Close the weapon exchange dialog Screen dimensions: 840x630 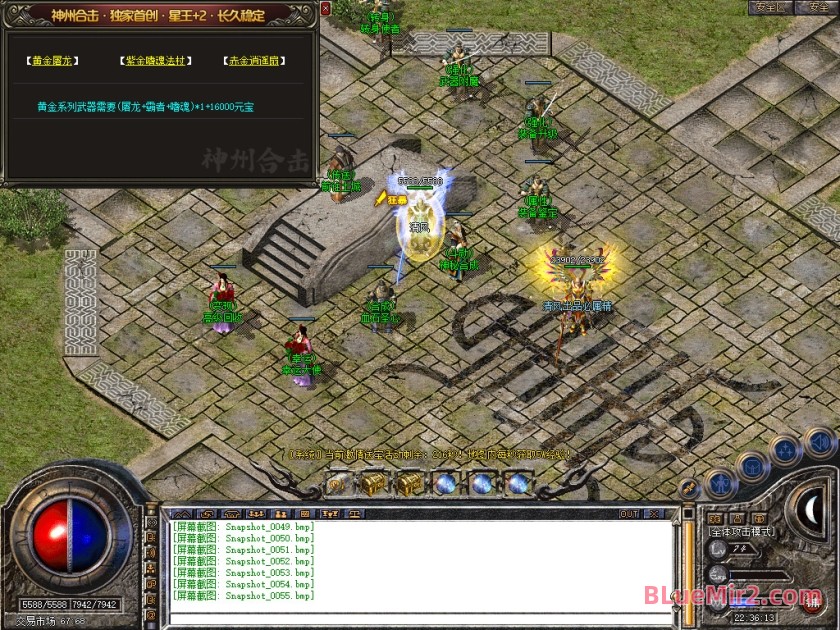tap(326, 8)
